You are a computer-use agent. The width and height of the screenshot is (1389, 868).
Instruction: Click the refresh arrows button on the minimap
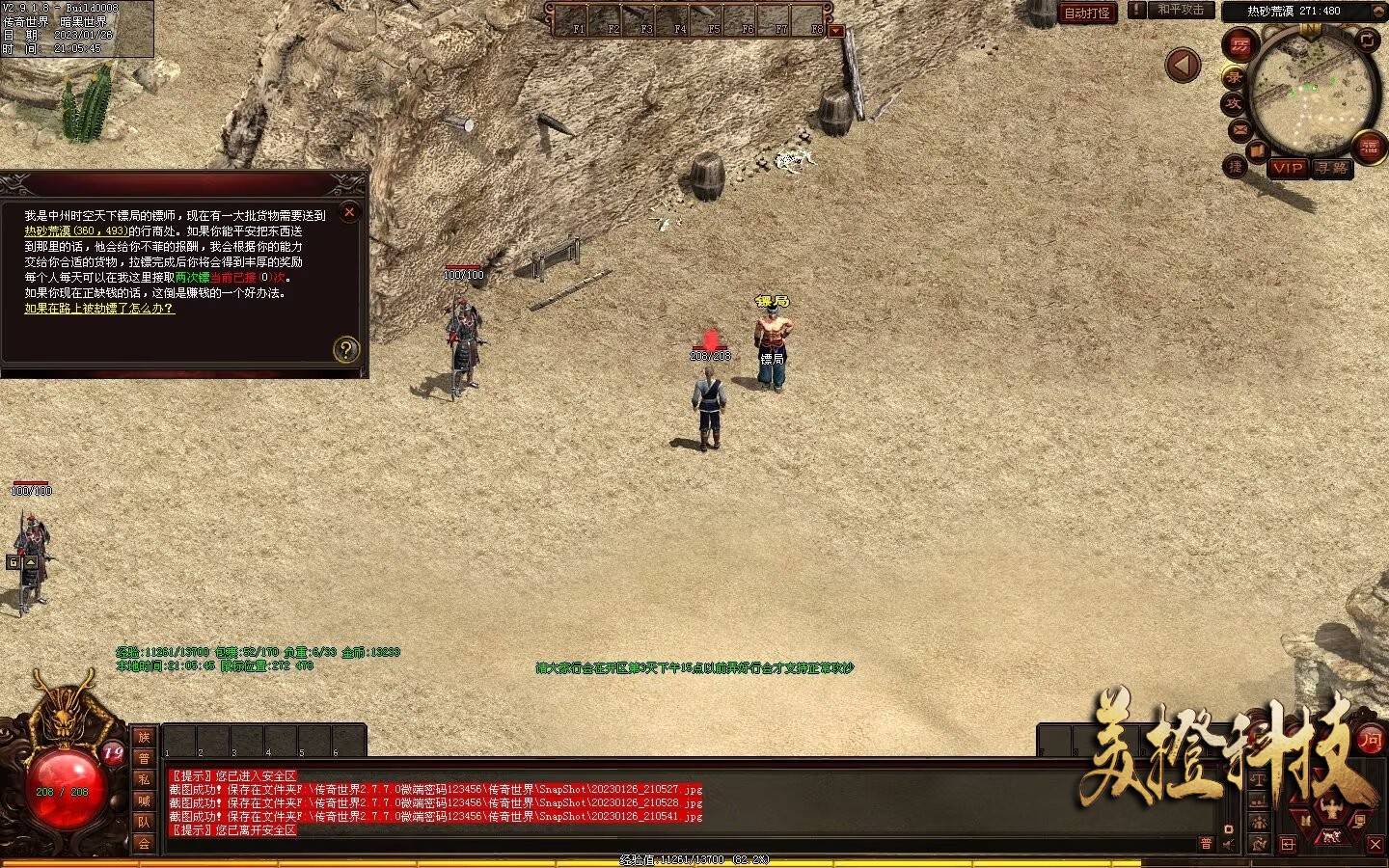tap(1368, 40)
